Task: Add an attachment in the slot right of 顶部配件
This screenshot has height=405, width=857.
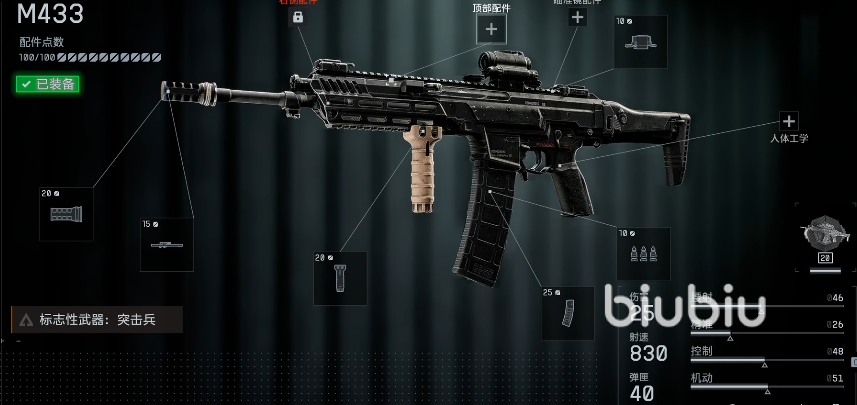Action: point(577,17)
